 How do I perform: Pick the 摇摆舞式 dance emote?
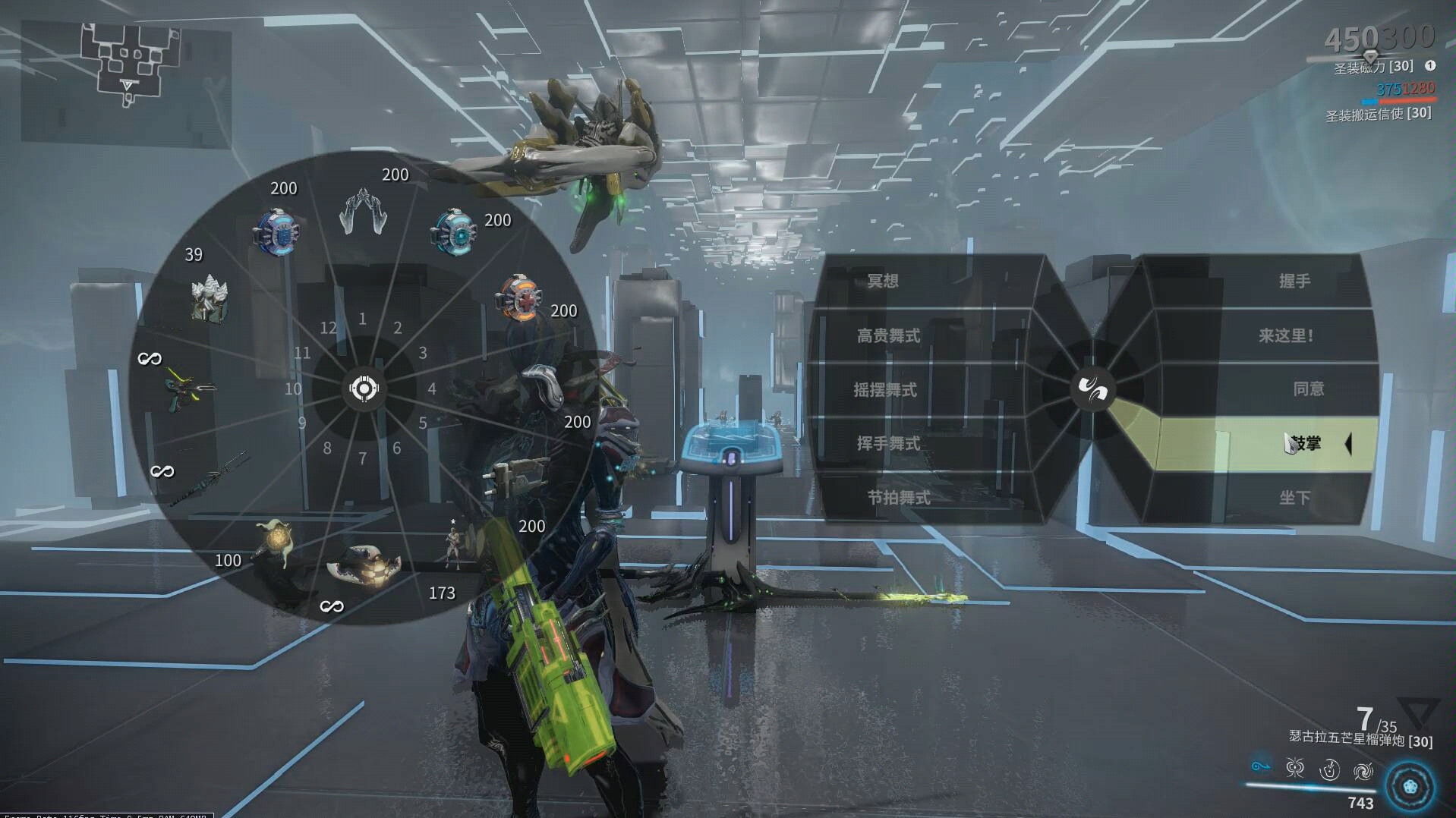(x=885, y=390)
